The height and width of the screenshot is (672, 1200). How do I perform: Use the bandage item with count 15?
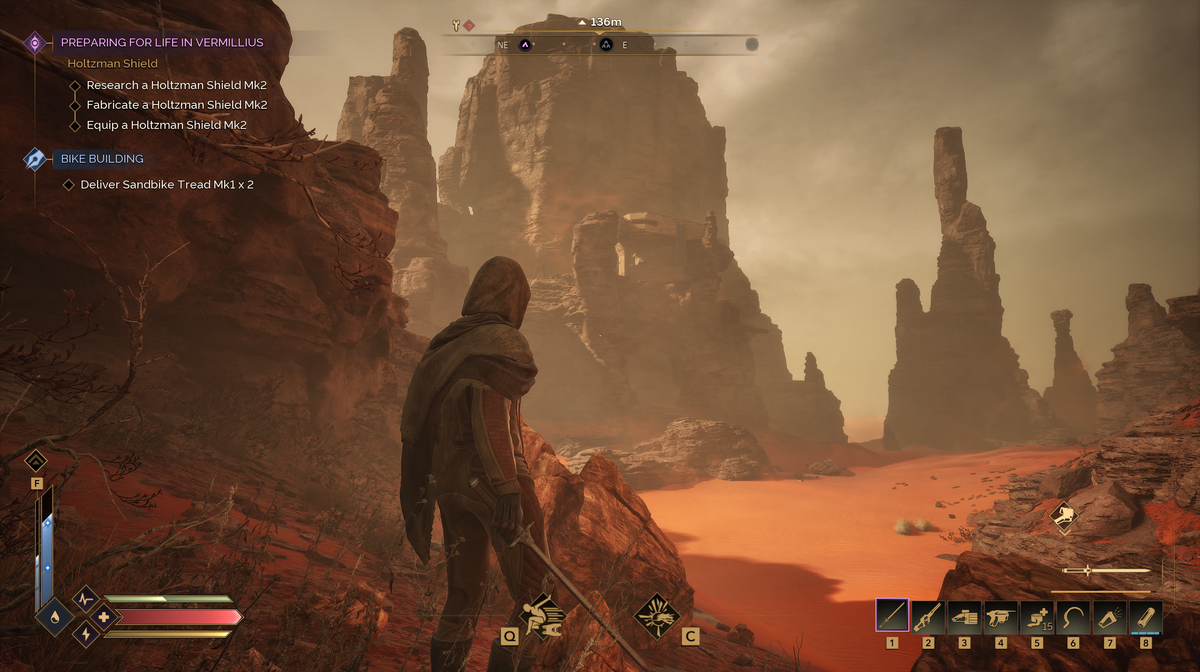coord(1037,615)
